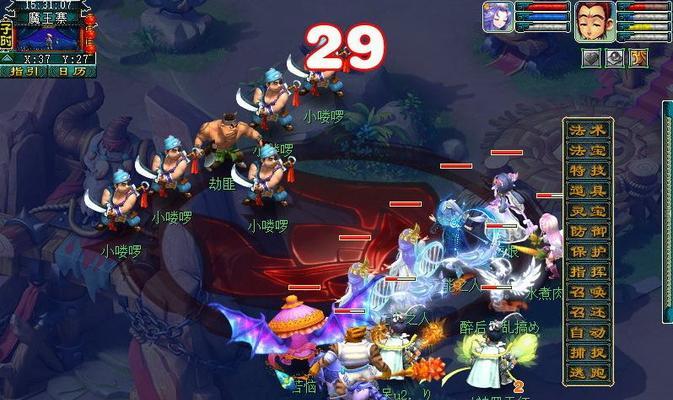Screen dimensions: 673x400
Task: Click the purple-haired pet portrait
Action: 498,17
